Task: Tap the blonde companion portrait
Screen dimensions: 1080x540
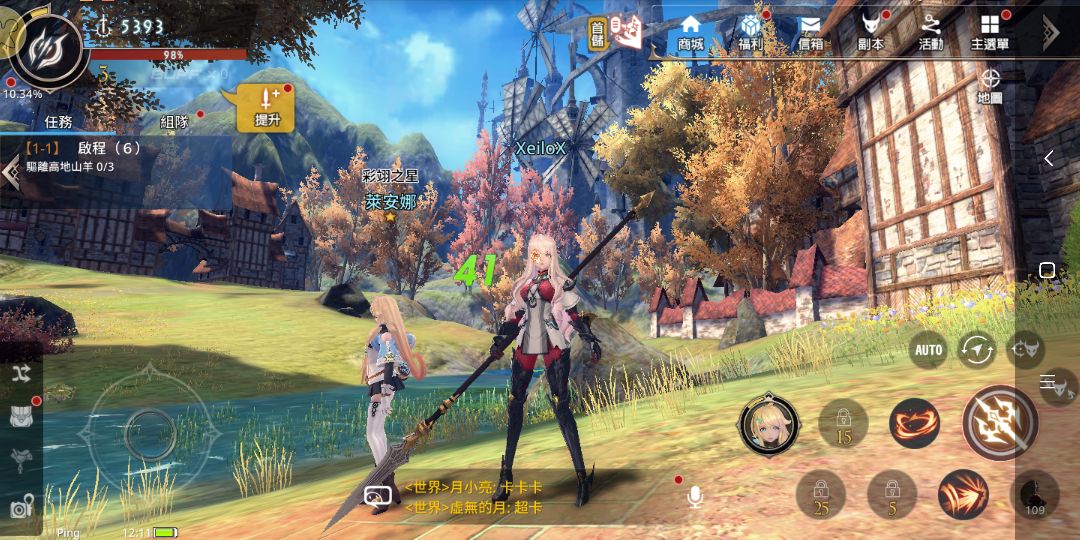Action: [768, 423]
